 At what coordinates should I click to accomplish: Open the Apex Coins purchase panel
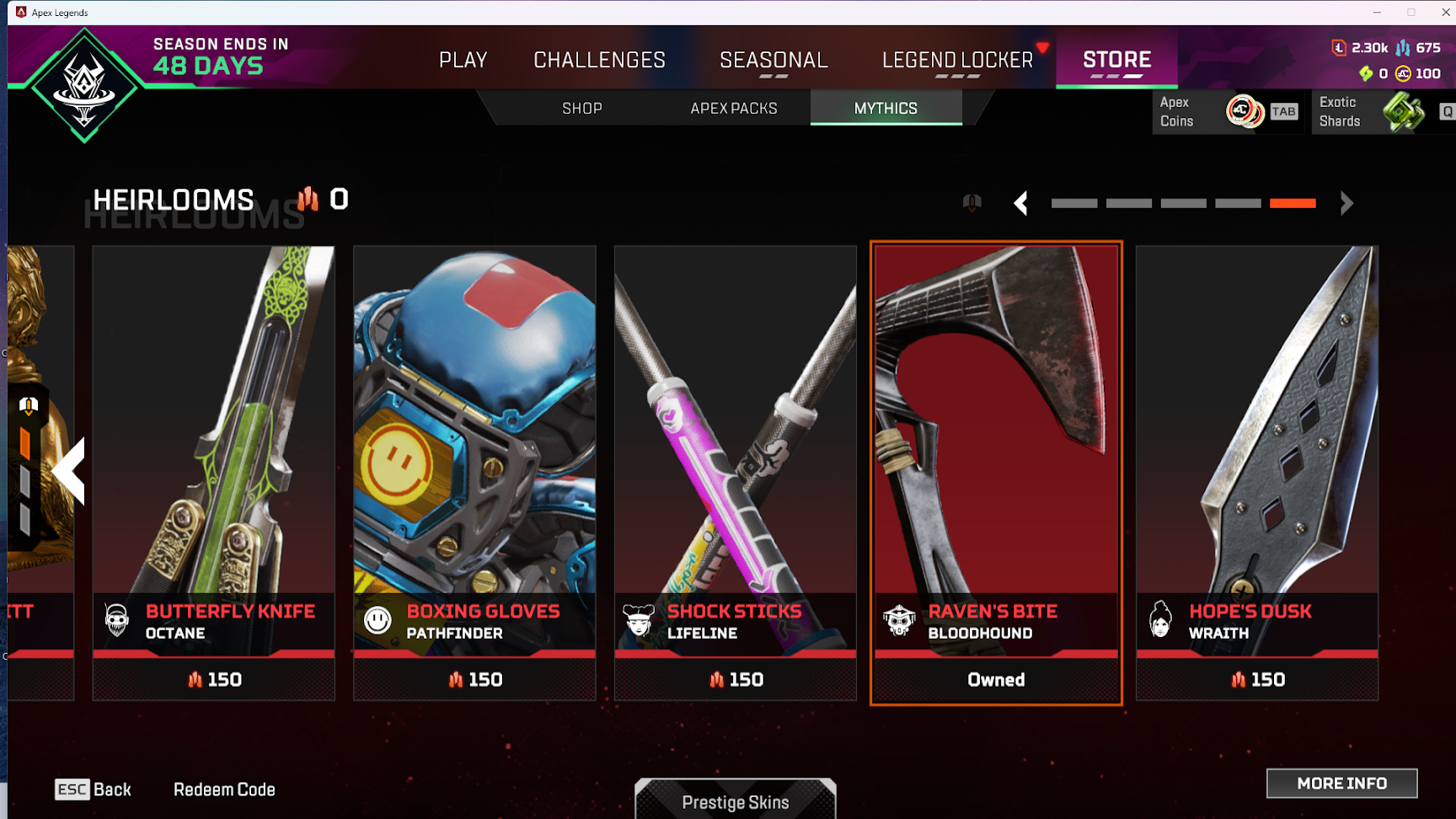[x=1227, y=111]
